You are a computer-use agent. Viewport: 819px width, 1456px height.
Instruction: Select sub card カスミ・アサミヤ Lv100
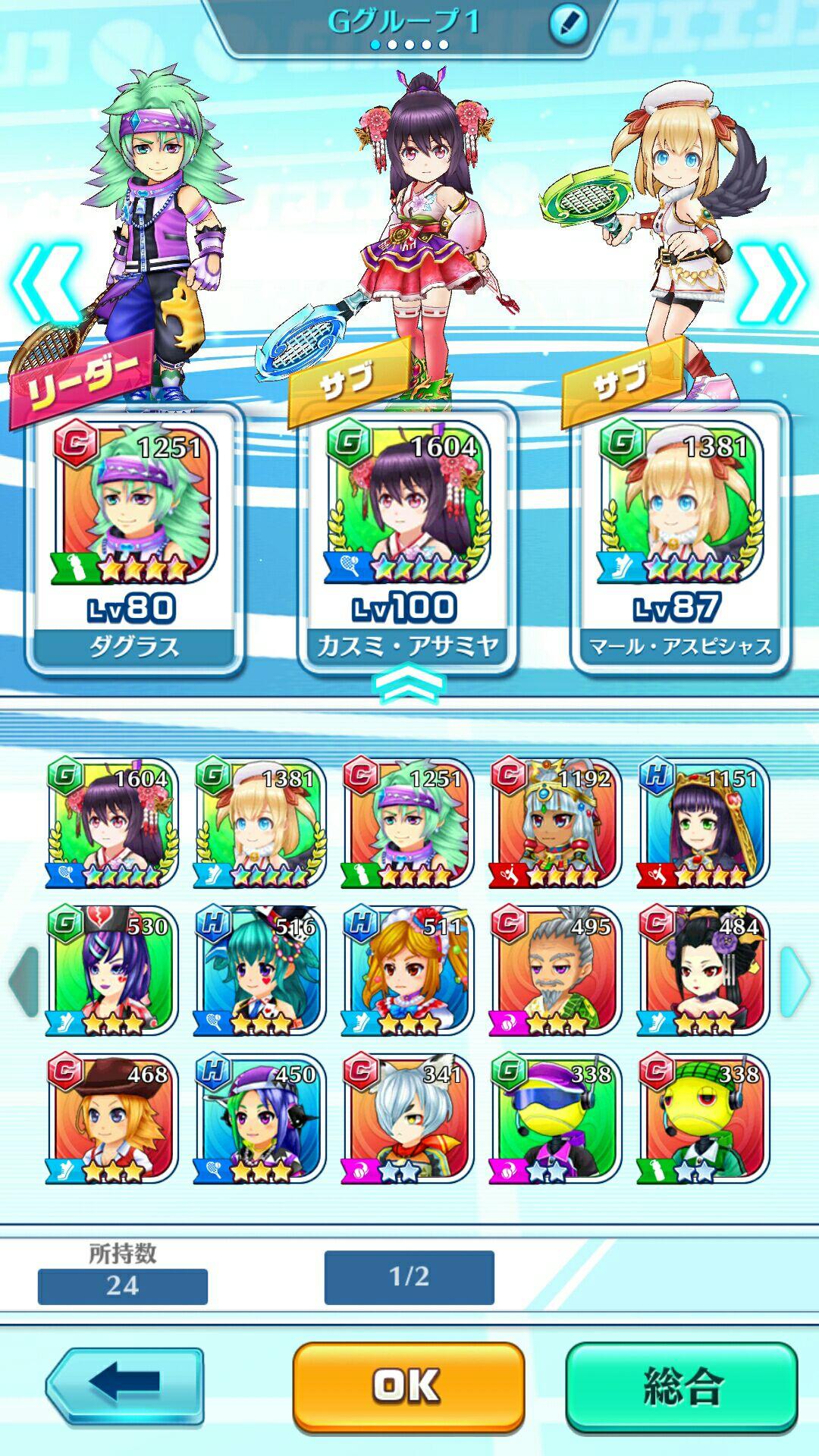[407, 538]
